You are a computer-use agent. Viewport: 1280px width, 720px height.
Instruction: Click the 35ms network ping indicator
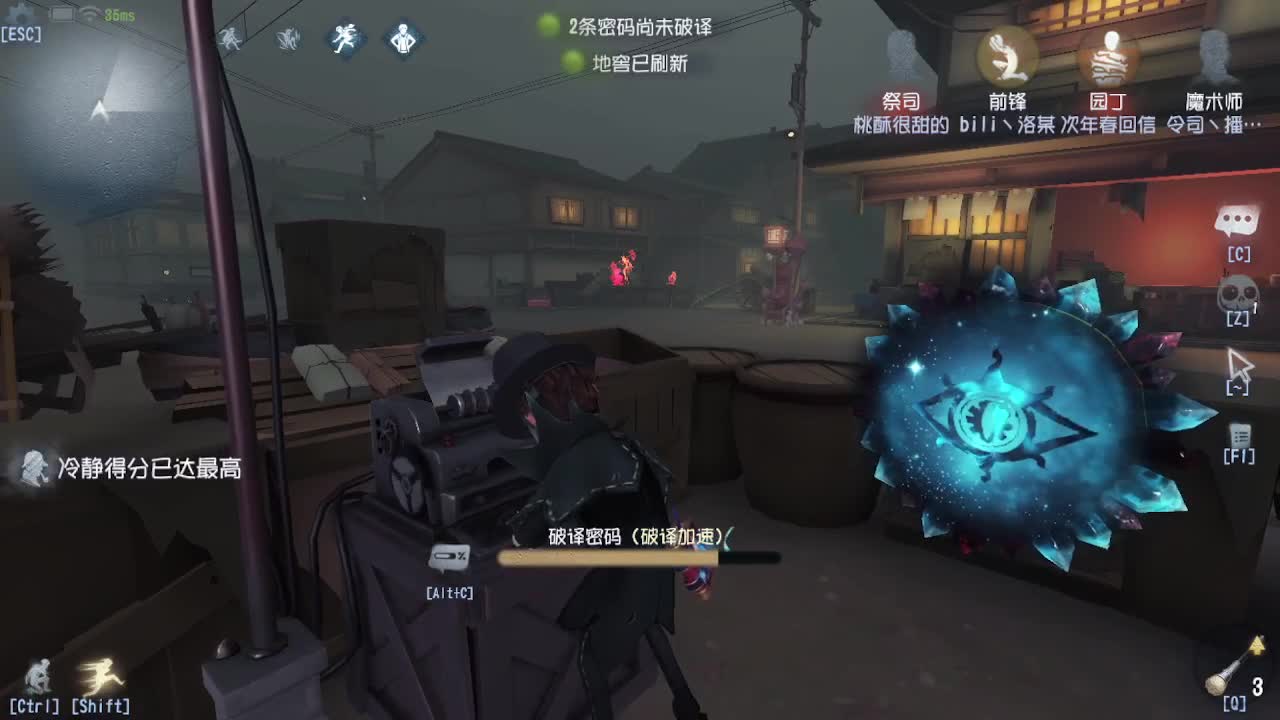point(110,15)
